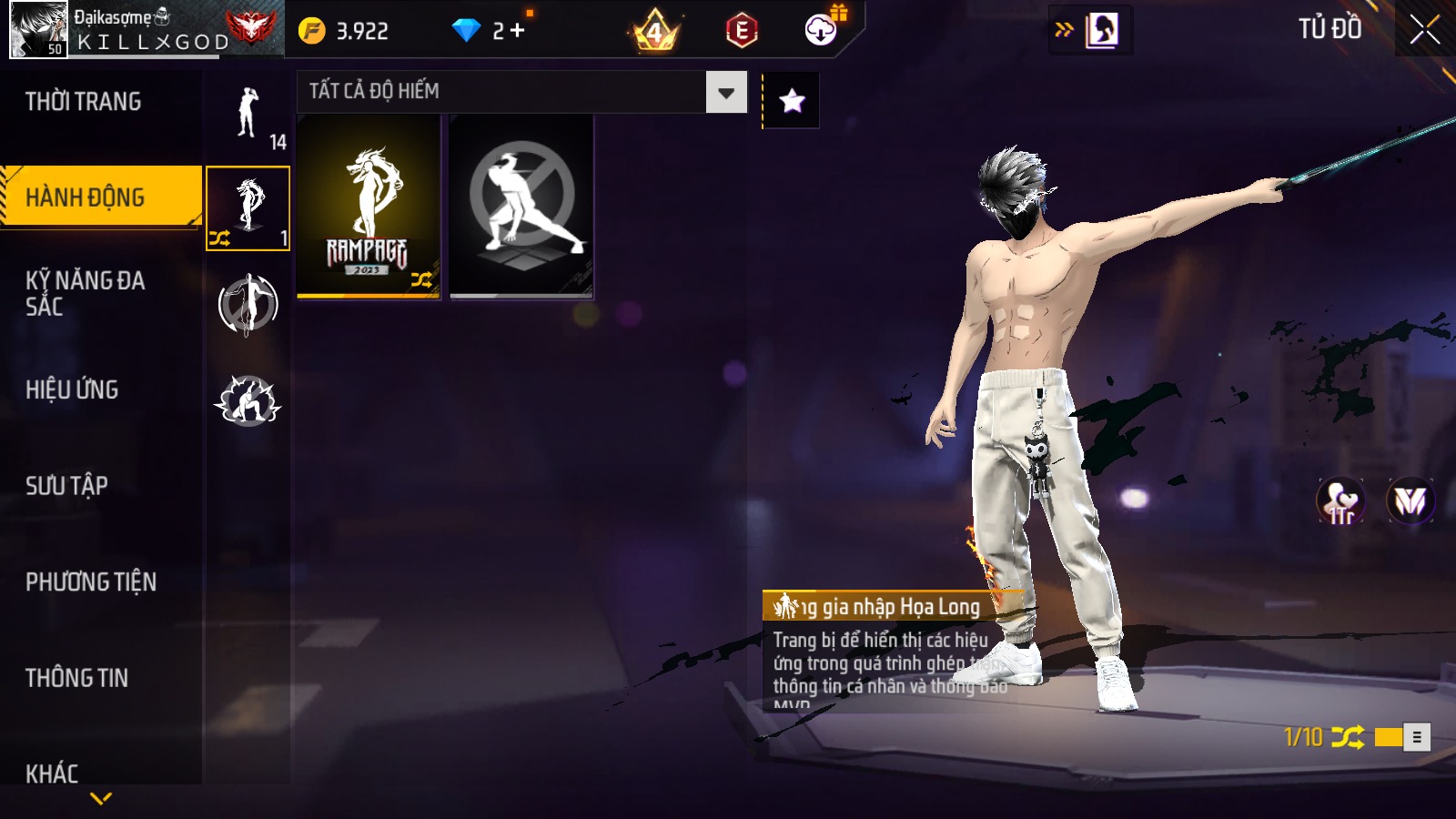
Task: Open the list menu at bottom right
Action: (x=1417, y=737)
